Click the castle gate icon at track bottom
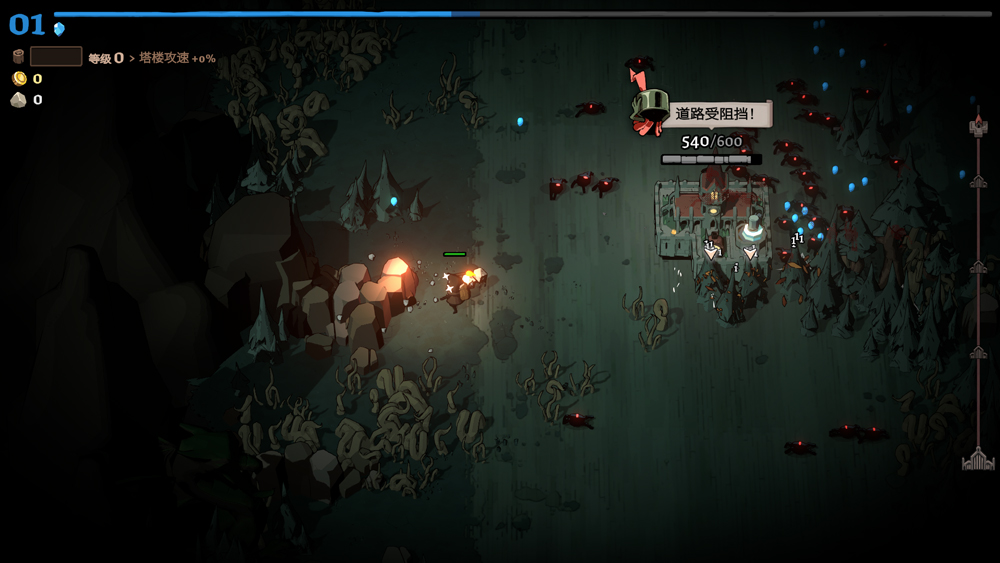 coord(978,460)
